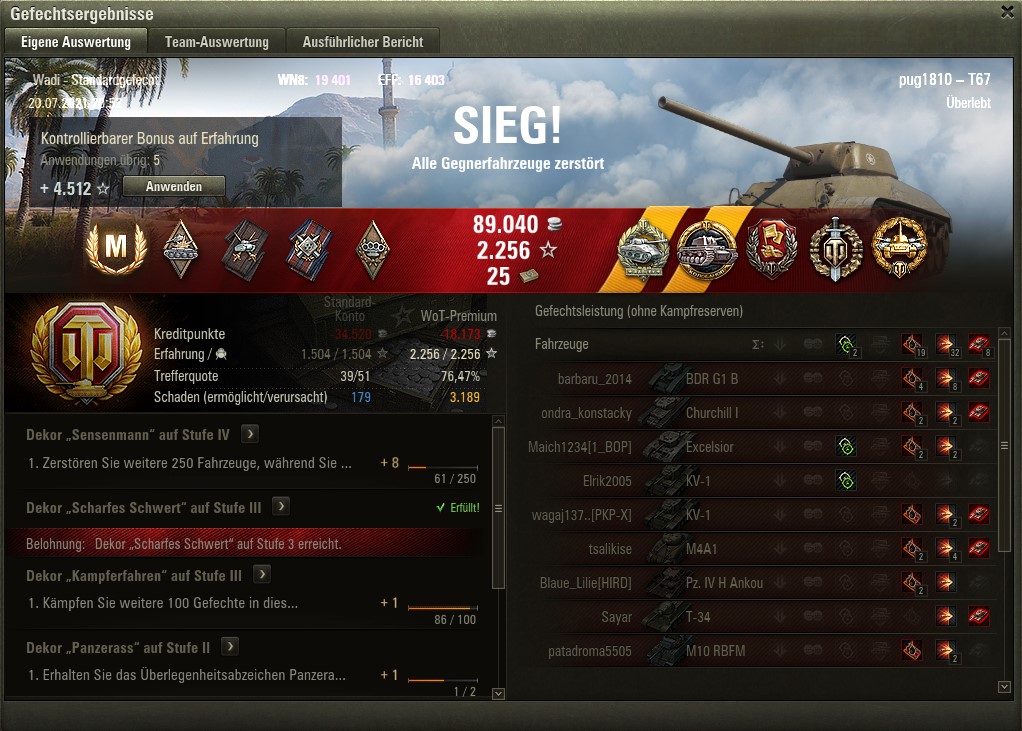
Task: Open the Dekor Kampferfahren mission arrow
Action: click(x=262, y=575)
